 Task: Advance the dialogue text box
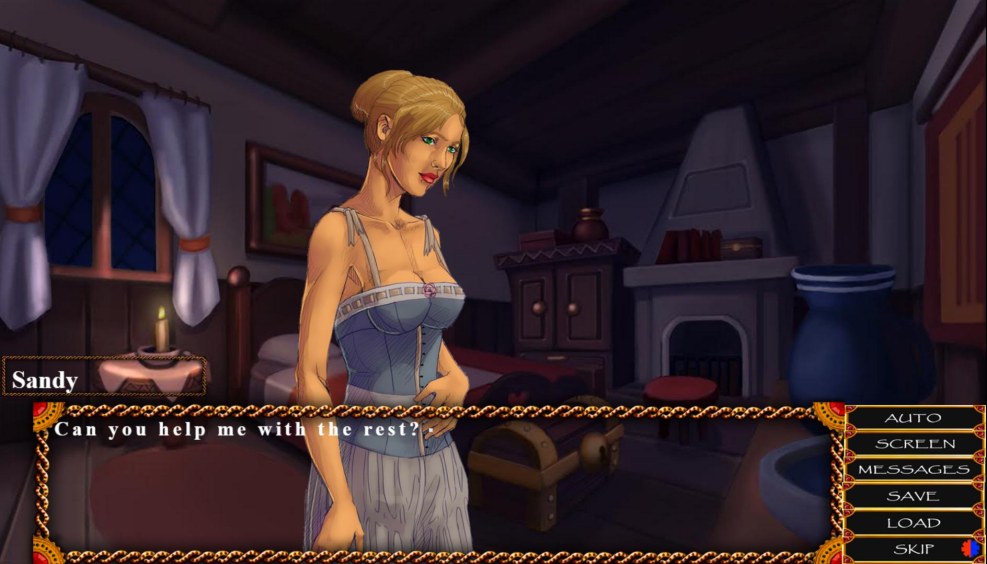pos(440,480)
